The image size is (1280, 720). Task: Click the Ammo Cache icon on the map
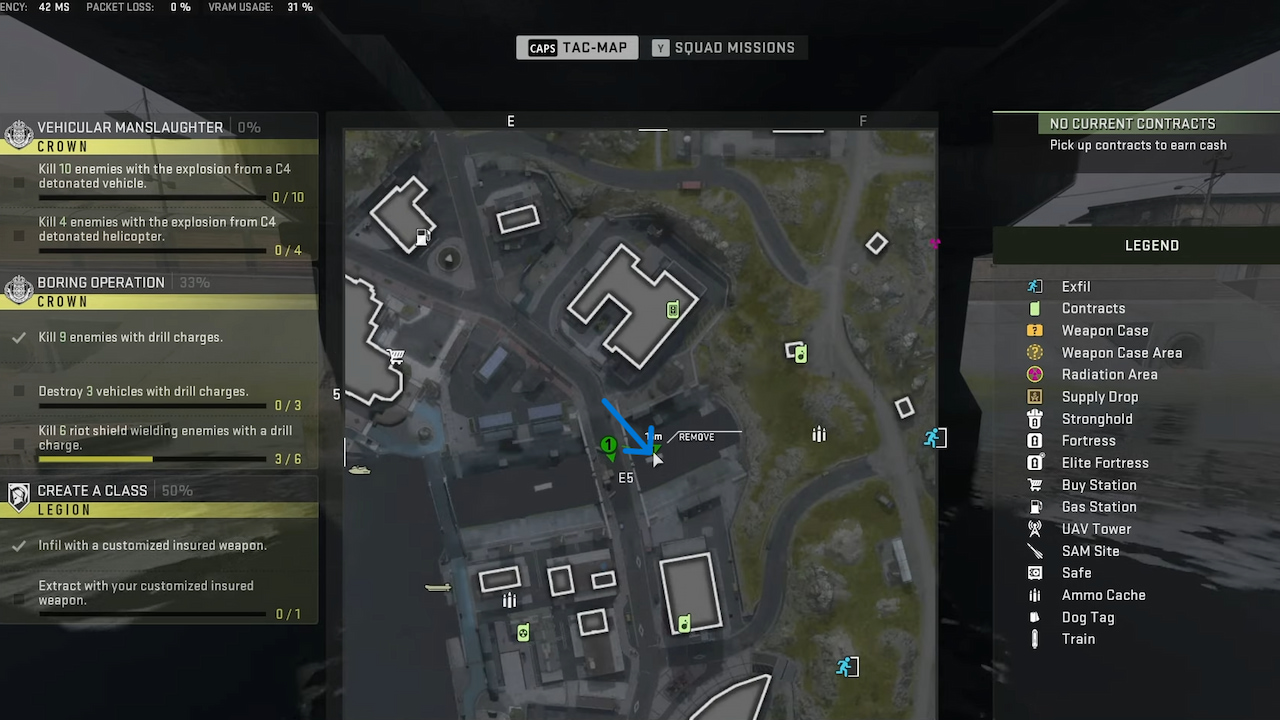819,434
